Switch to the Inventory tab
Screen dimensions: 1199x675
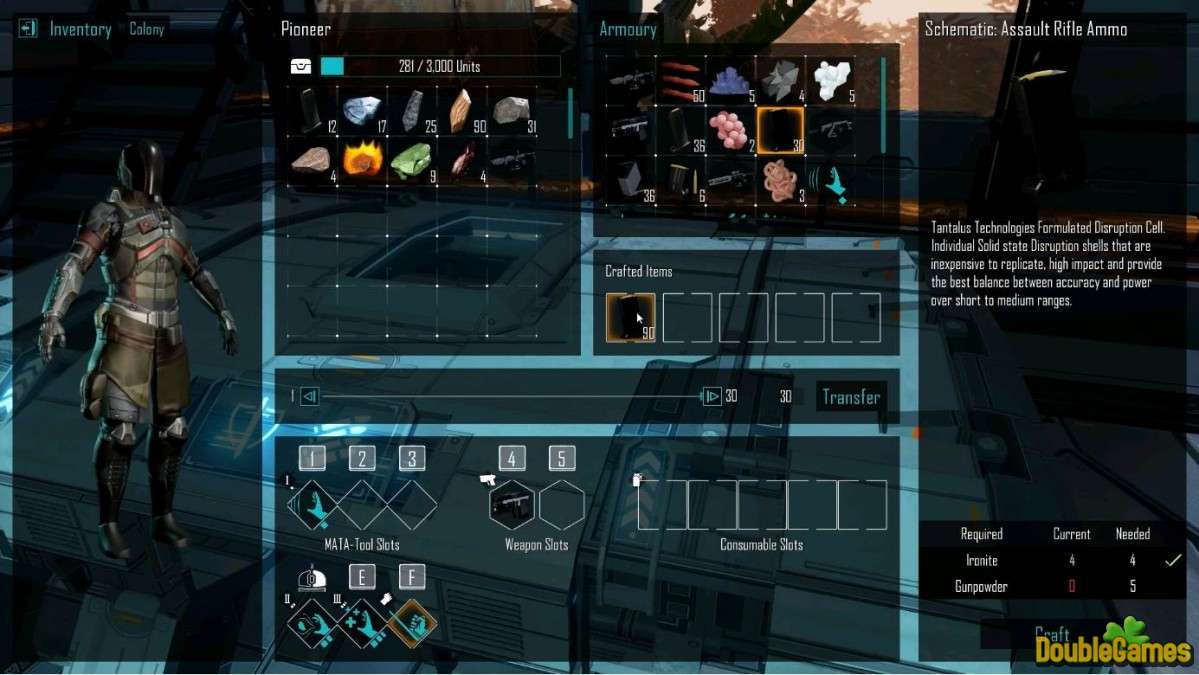point(80,29)
